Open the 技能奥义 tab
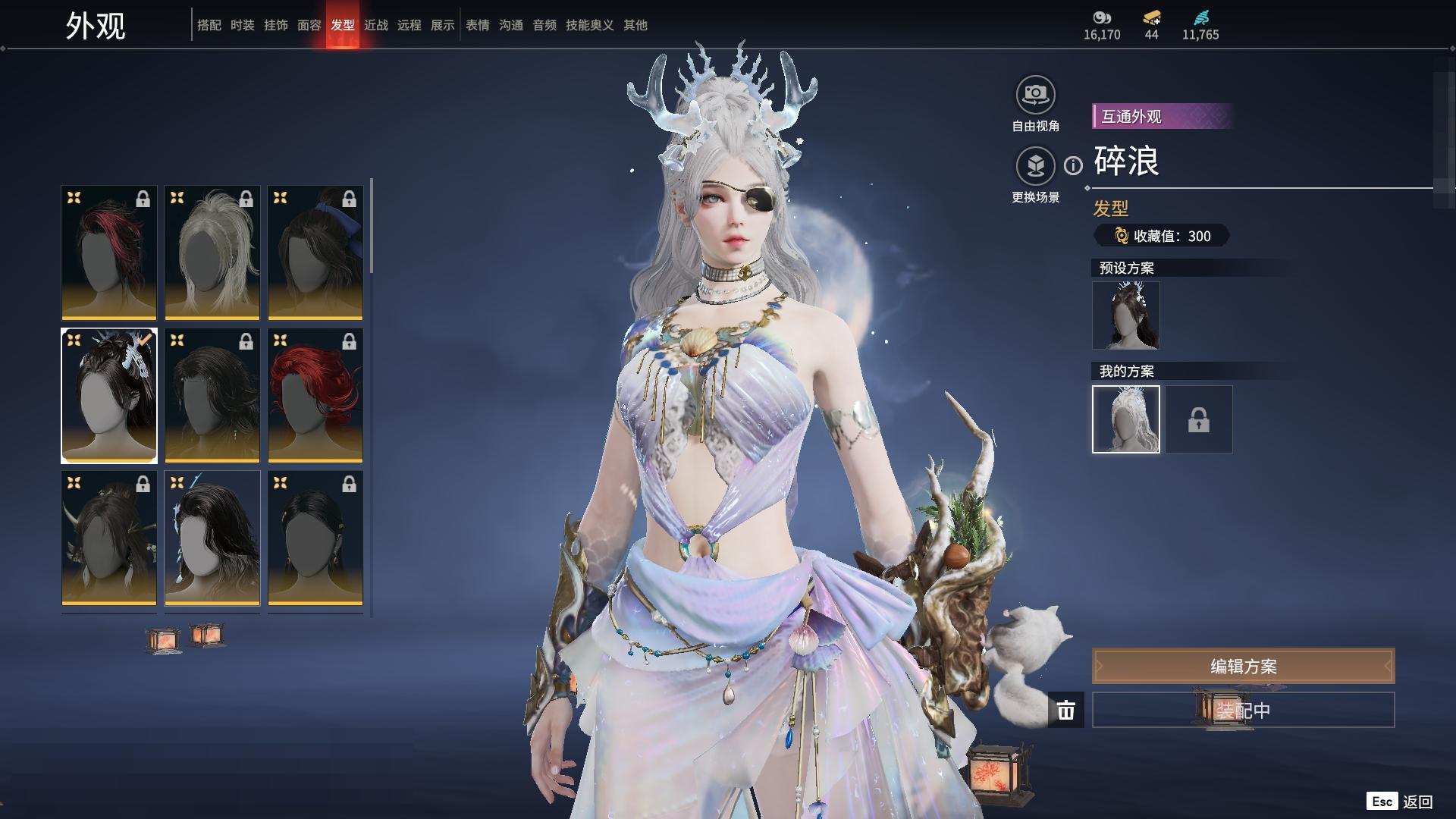The image size is (1456, 819). click(590, 25)
